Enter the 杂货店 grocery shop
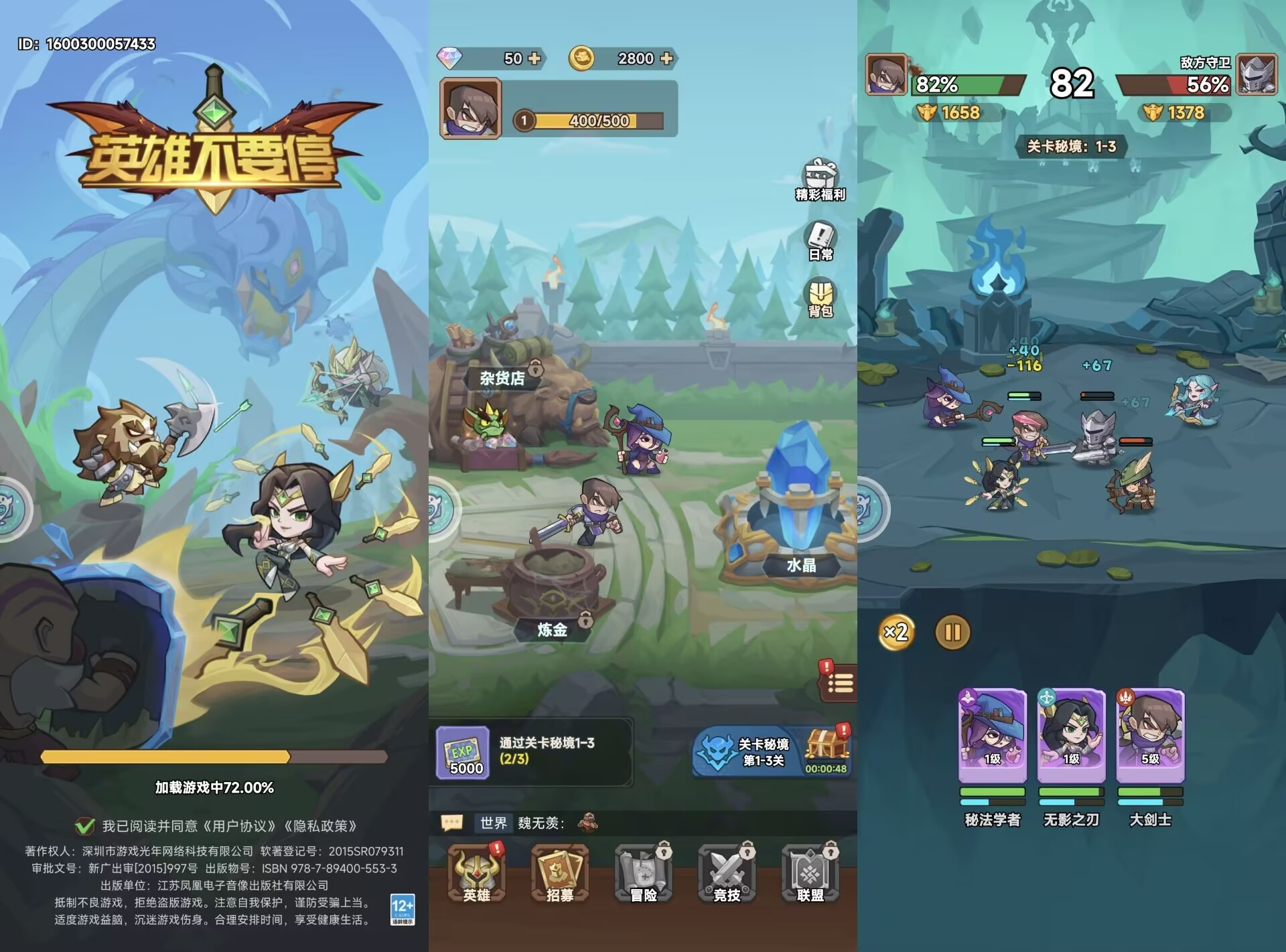The width and height of the screenshot is (1286, 952). point(502,379)
